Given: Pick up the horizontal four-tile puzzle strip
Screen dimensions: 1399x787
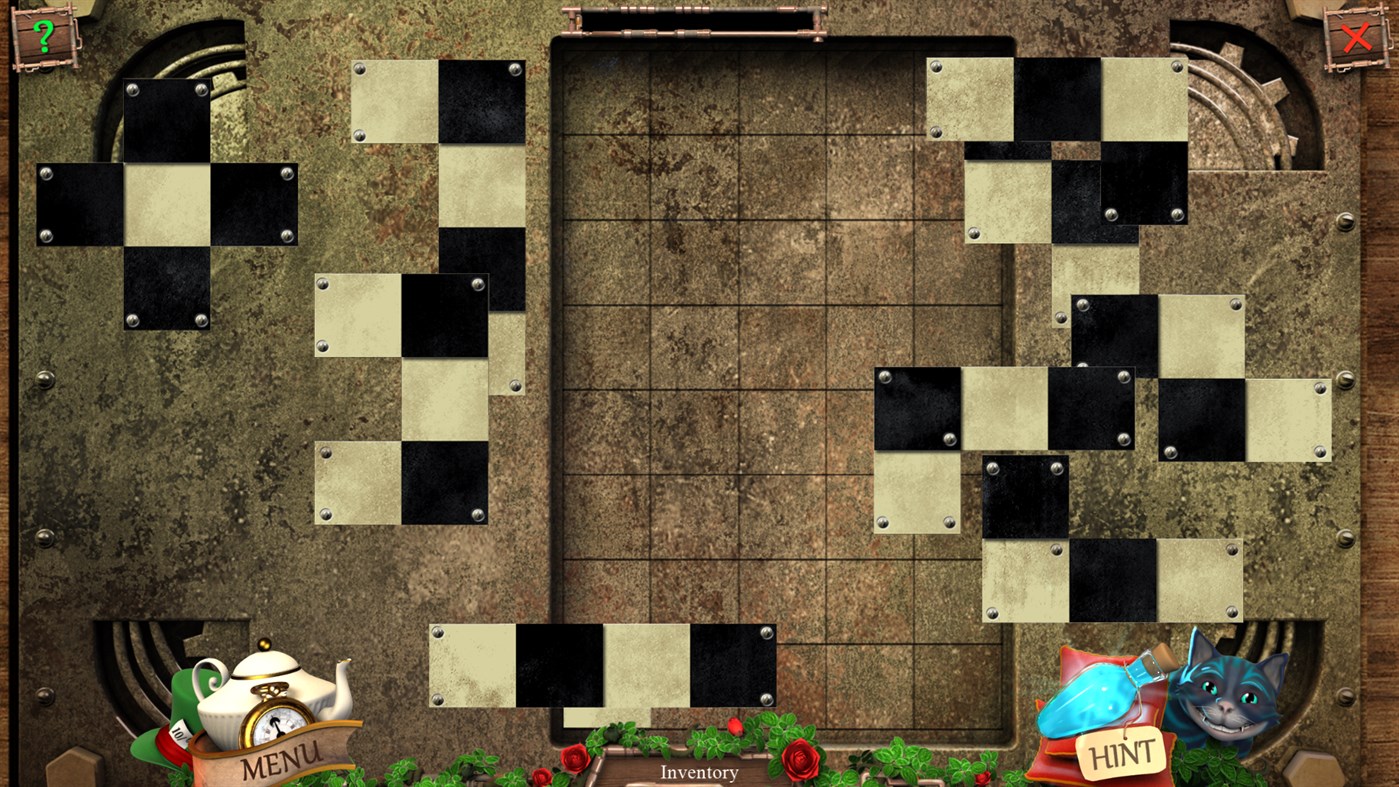Looking at the screenshot, I should coord(600,665).
